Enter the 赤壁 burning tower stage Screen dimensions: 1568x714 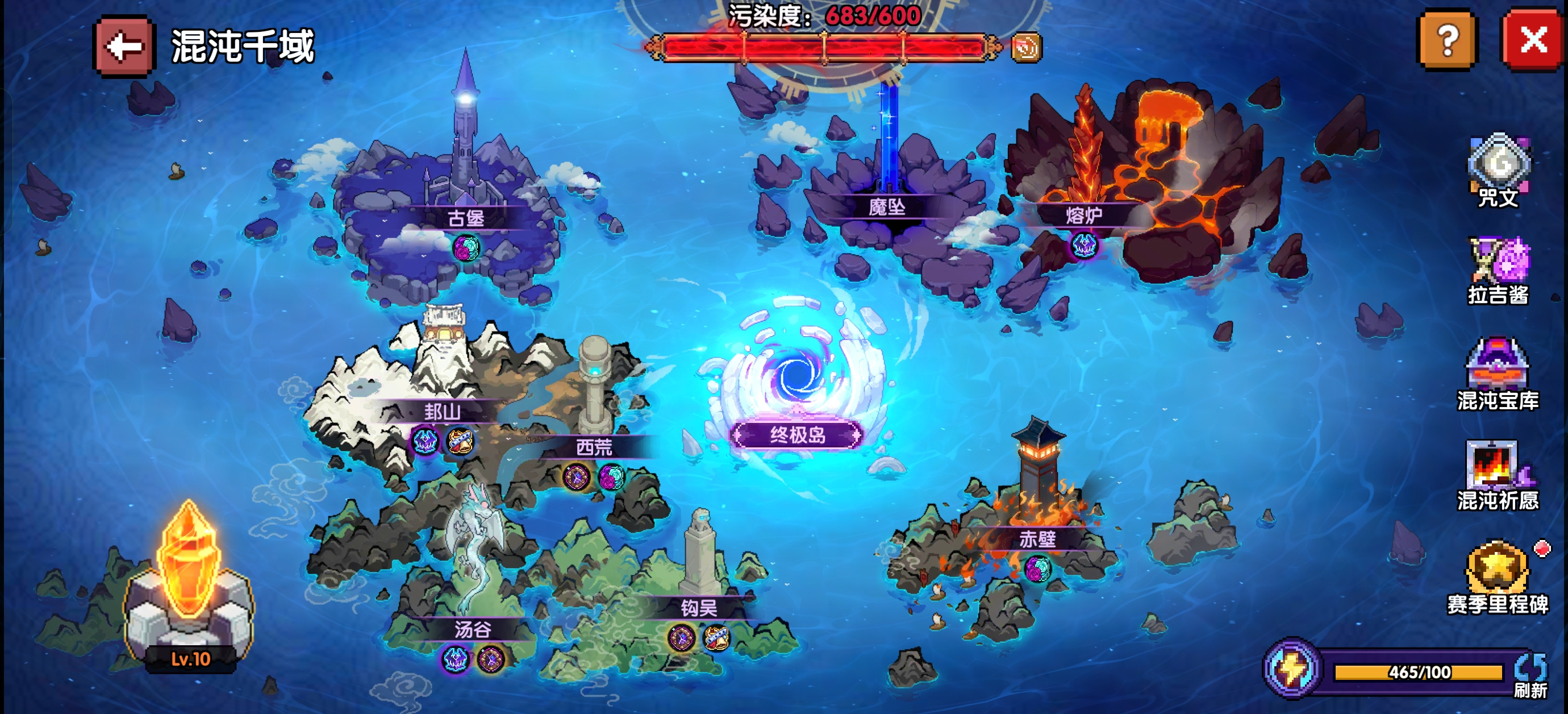point(1037,539)
